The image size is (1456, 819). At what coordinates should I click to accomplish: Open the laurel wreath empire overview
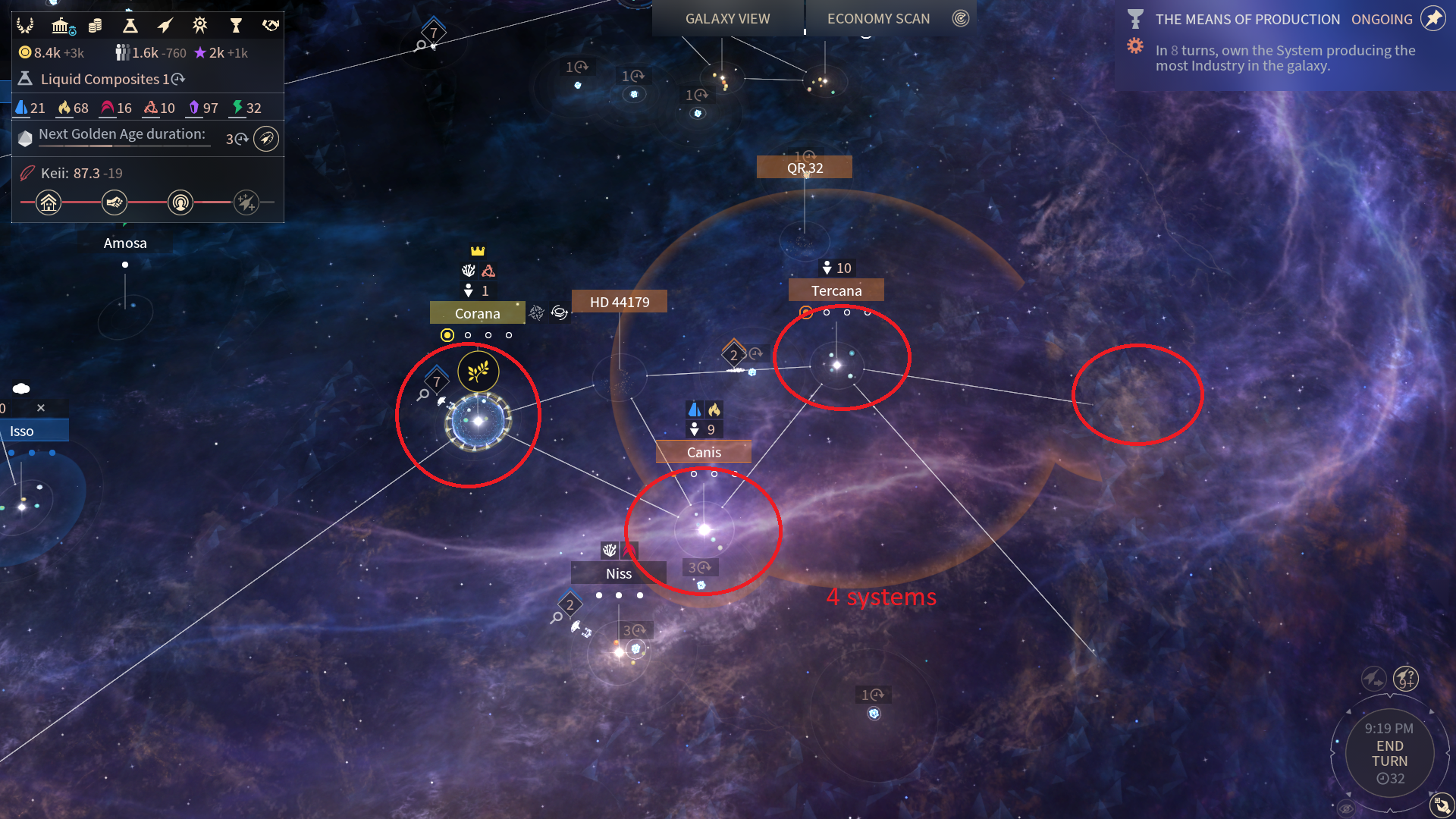point(25,26)
